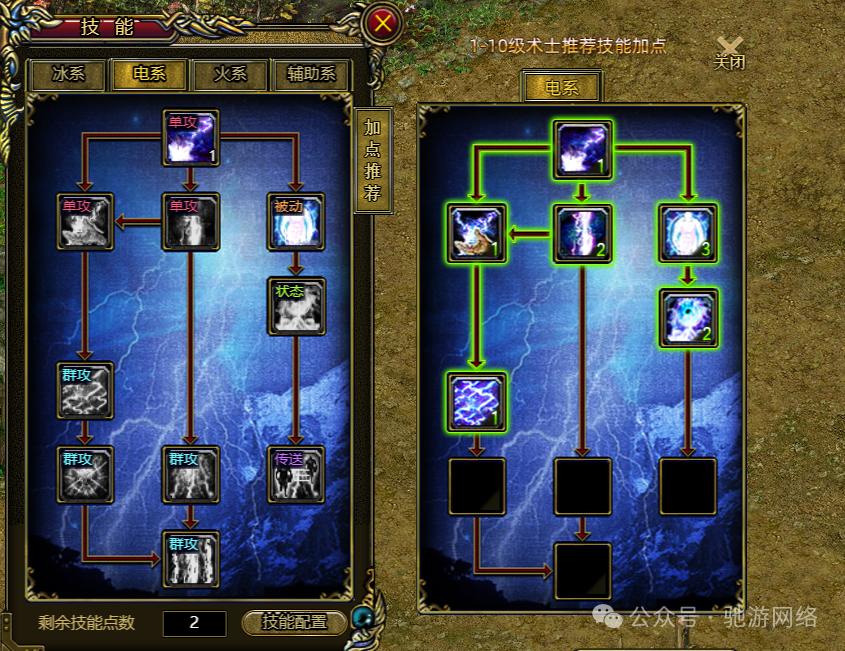Viewport: 845px width, 651px height.
Task: Select the recommended passive skill showing level 3
Action: coord(688,233)
